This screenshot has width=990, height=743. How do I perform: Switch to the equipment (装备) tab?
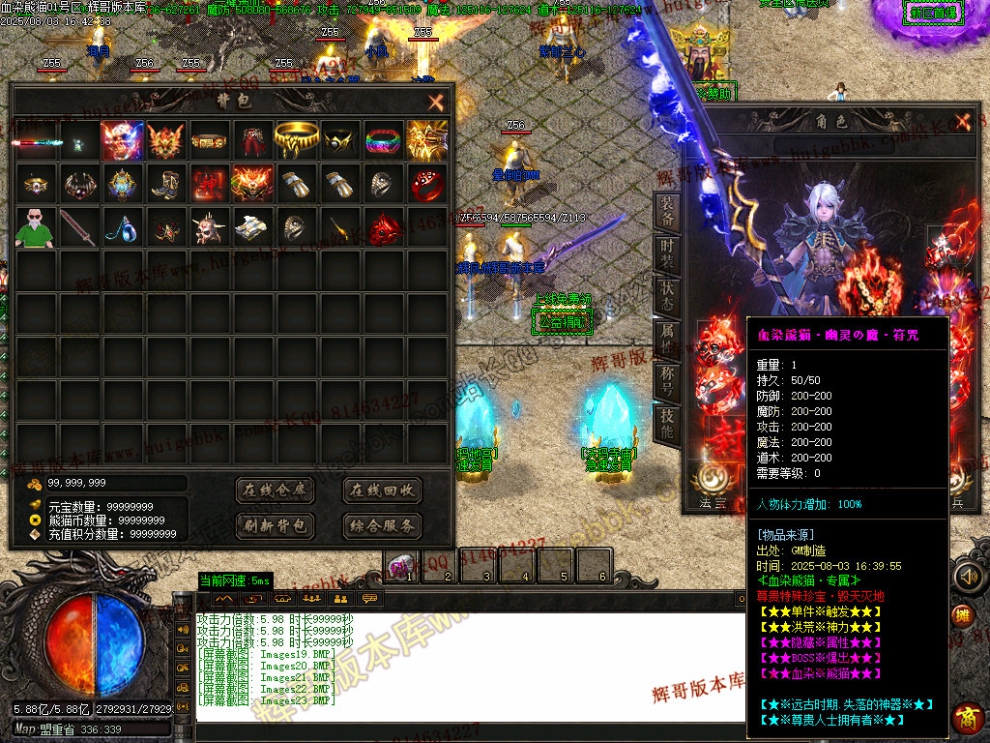pyautogui.click(x=667, y=210)
